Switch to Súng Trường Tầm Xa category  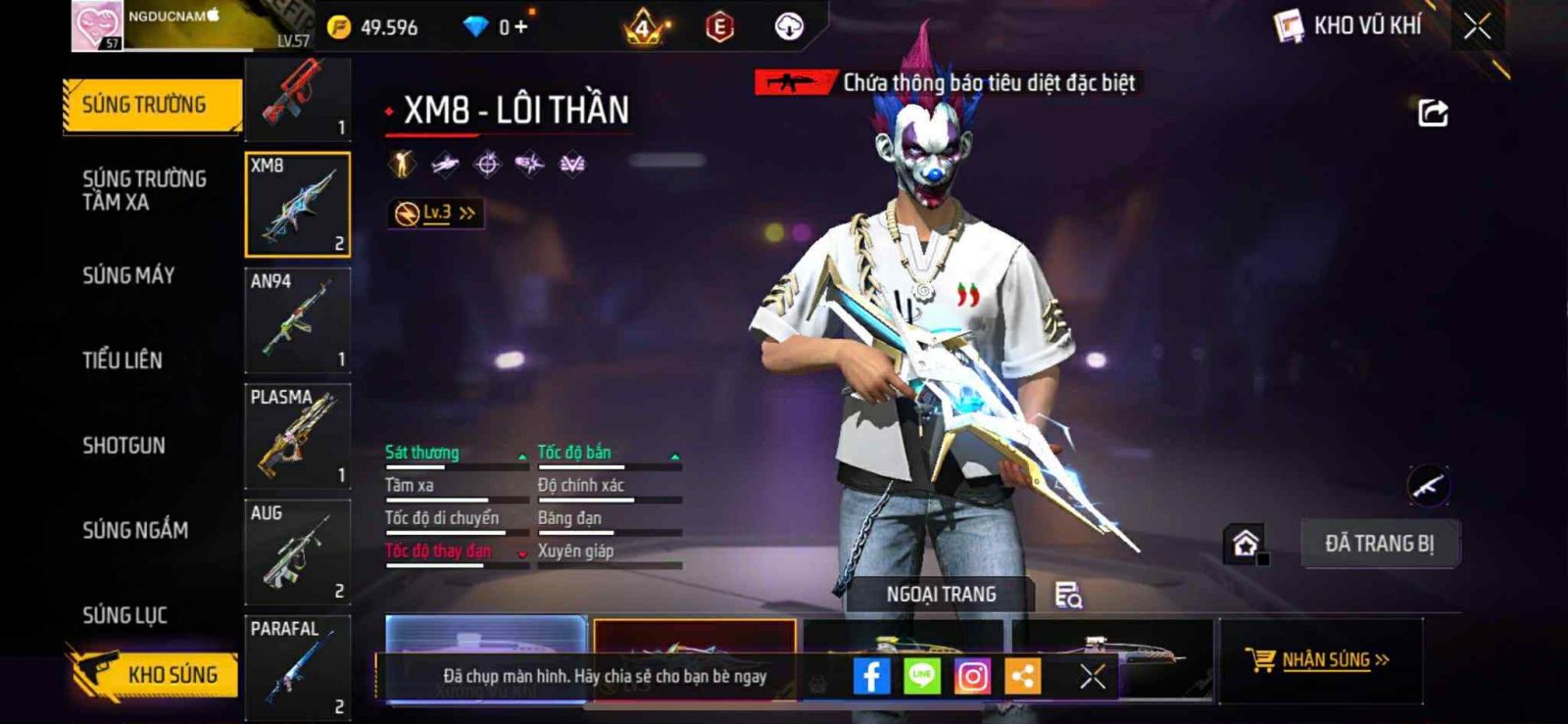click(x=144, y=190)
